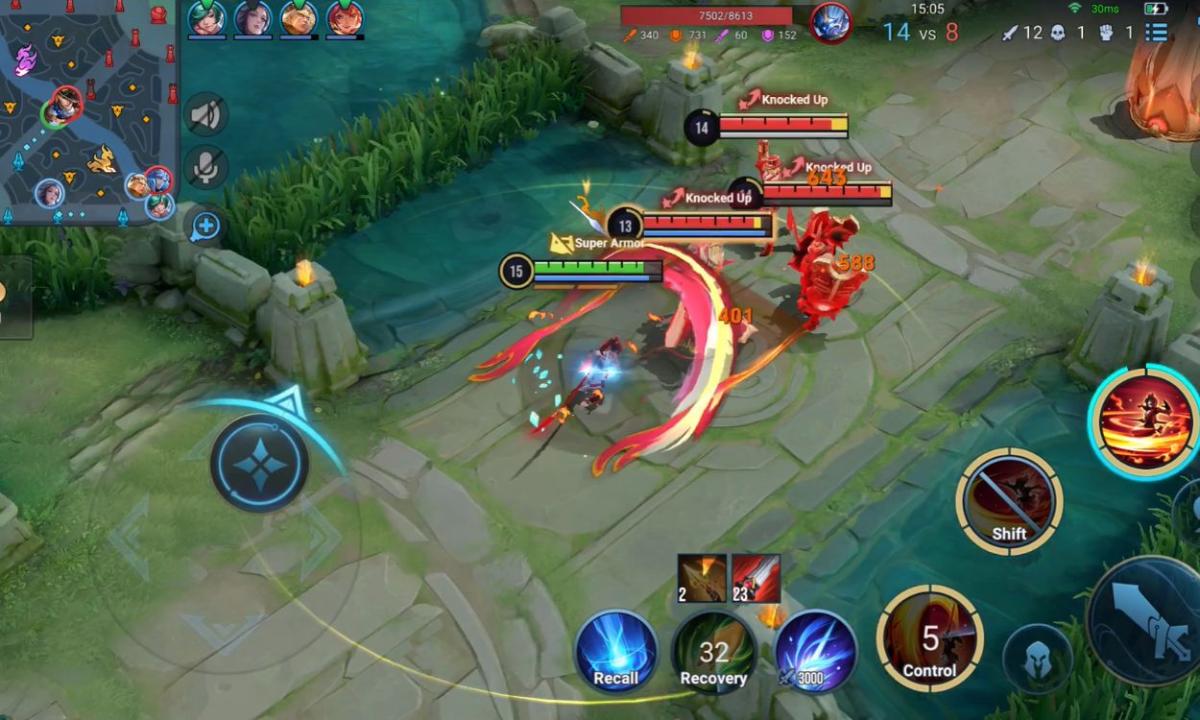
Task: Tap the sword item icon showing 23
Action: (756, 577)
